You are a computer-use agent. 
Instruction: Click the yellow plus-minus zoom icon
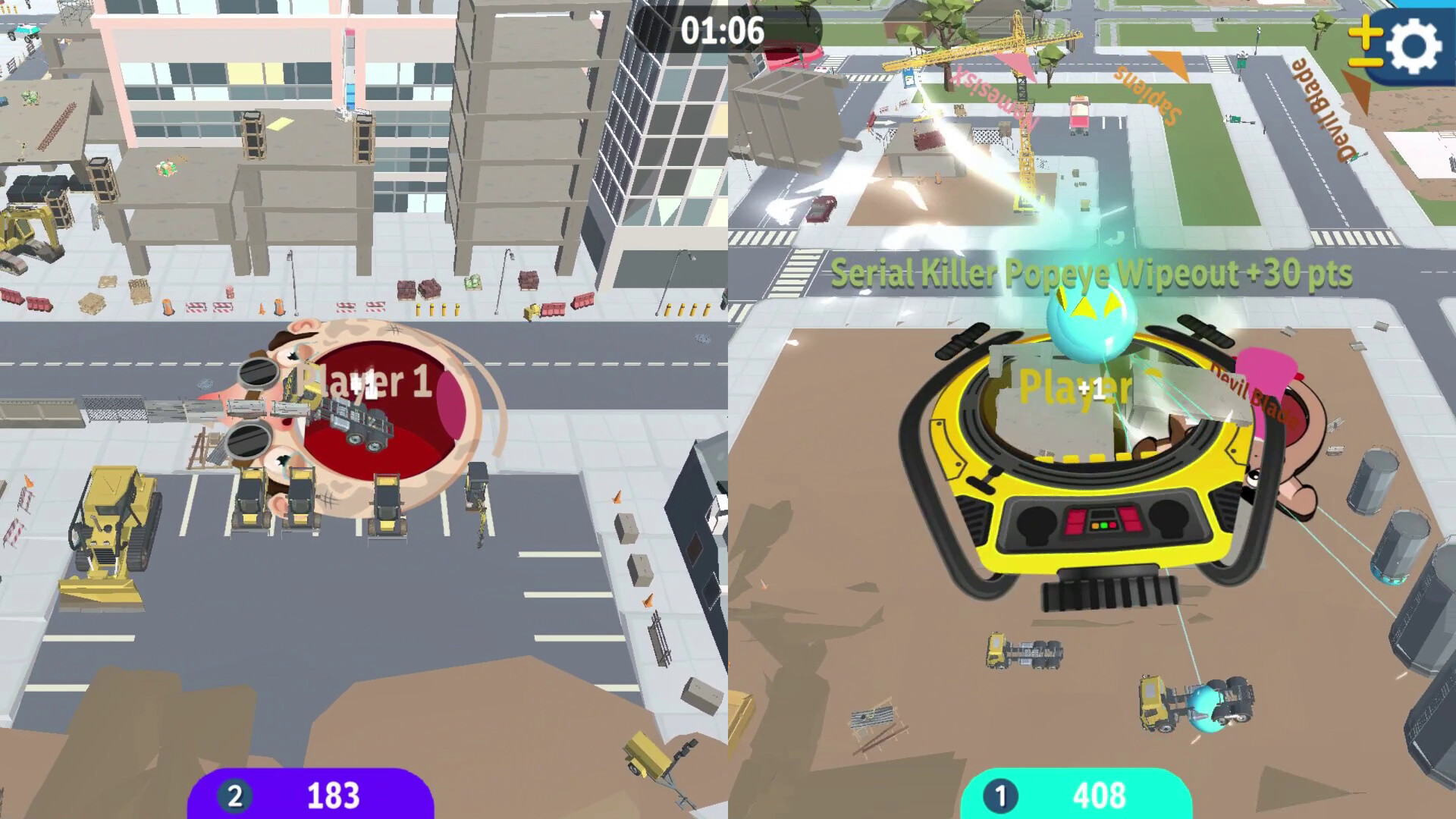1365,45
